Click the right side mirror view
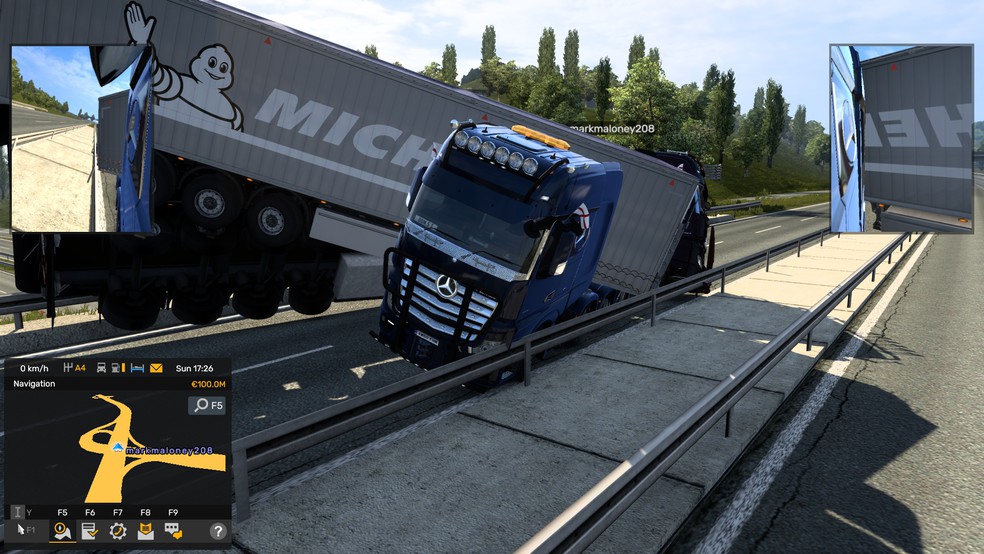Viewport: 984px width, 554px height. click(x=901, y=139)
